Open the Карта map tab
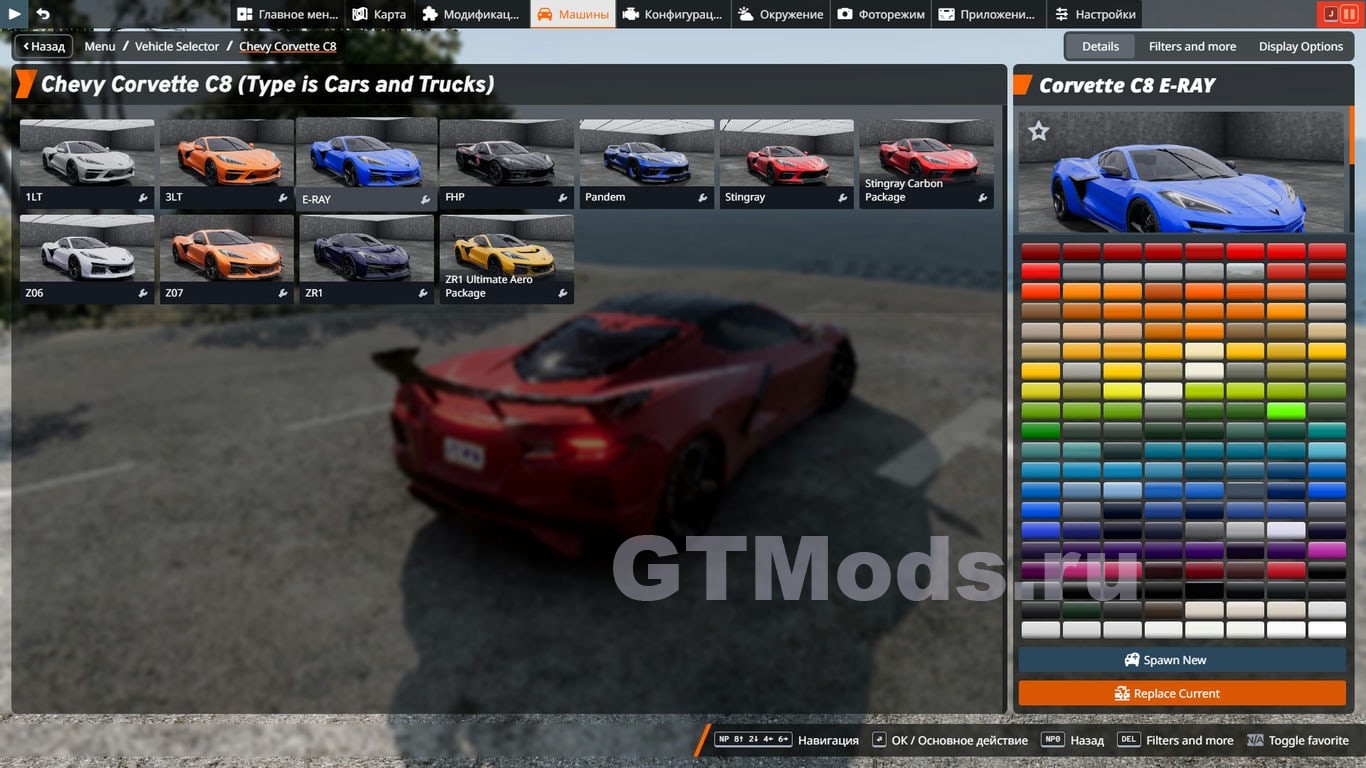1366x768 pixels. click(x=379, y=14)
